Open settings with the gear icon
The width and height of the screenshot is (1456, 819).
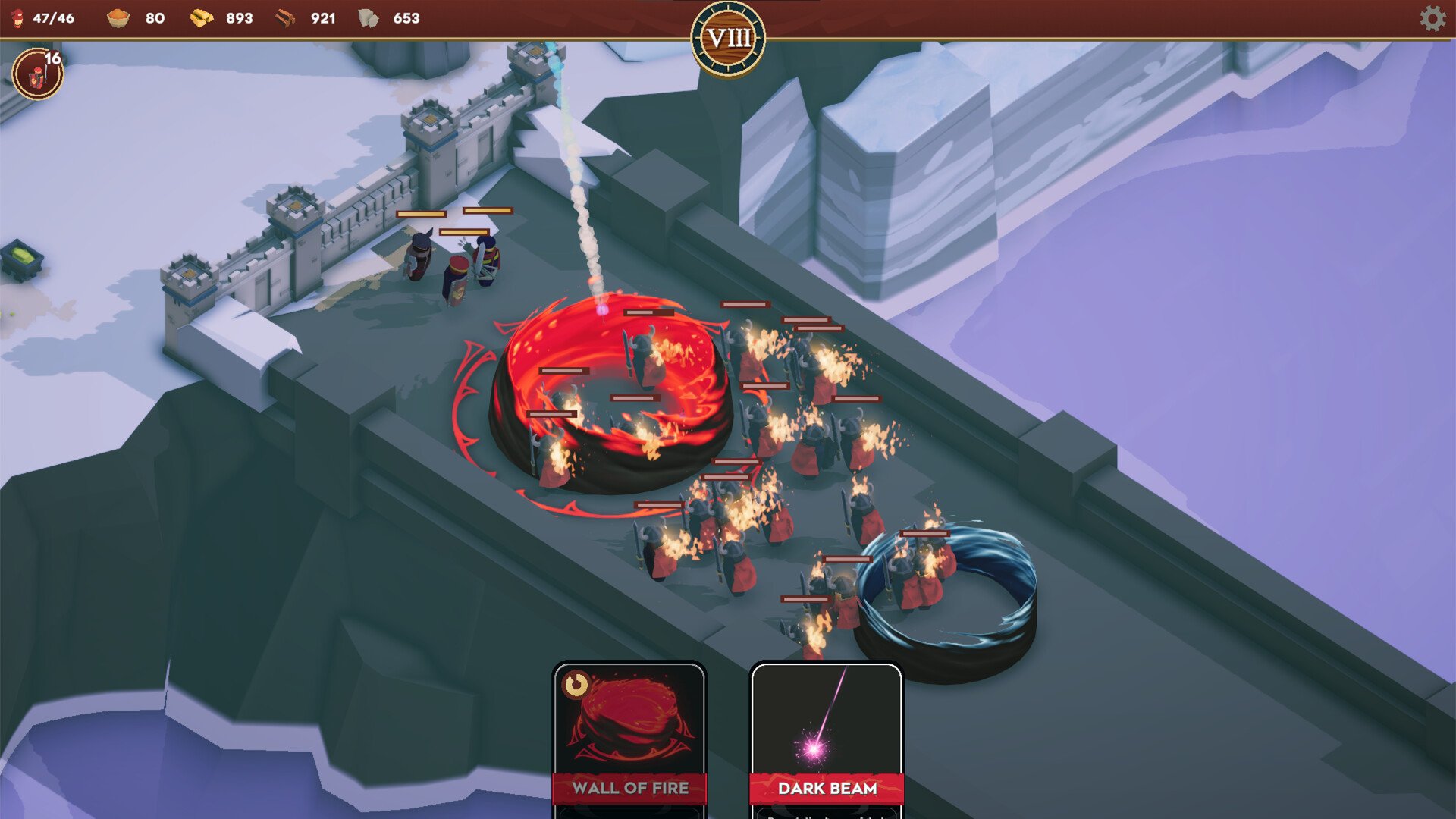(x=1432, y=18)
